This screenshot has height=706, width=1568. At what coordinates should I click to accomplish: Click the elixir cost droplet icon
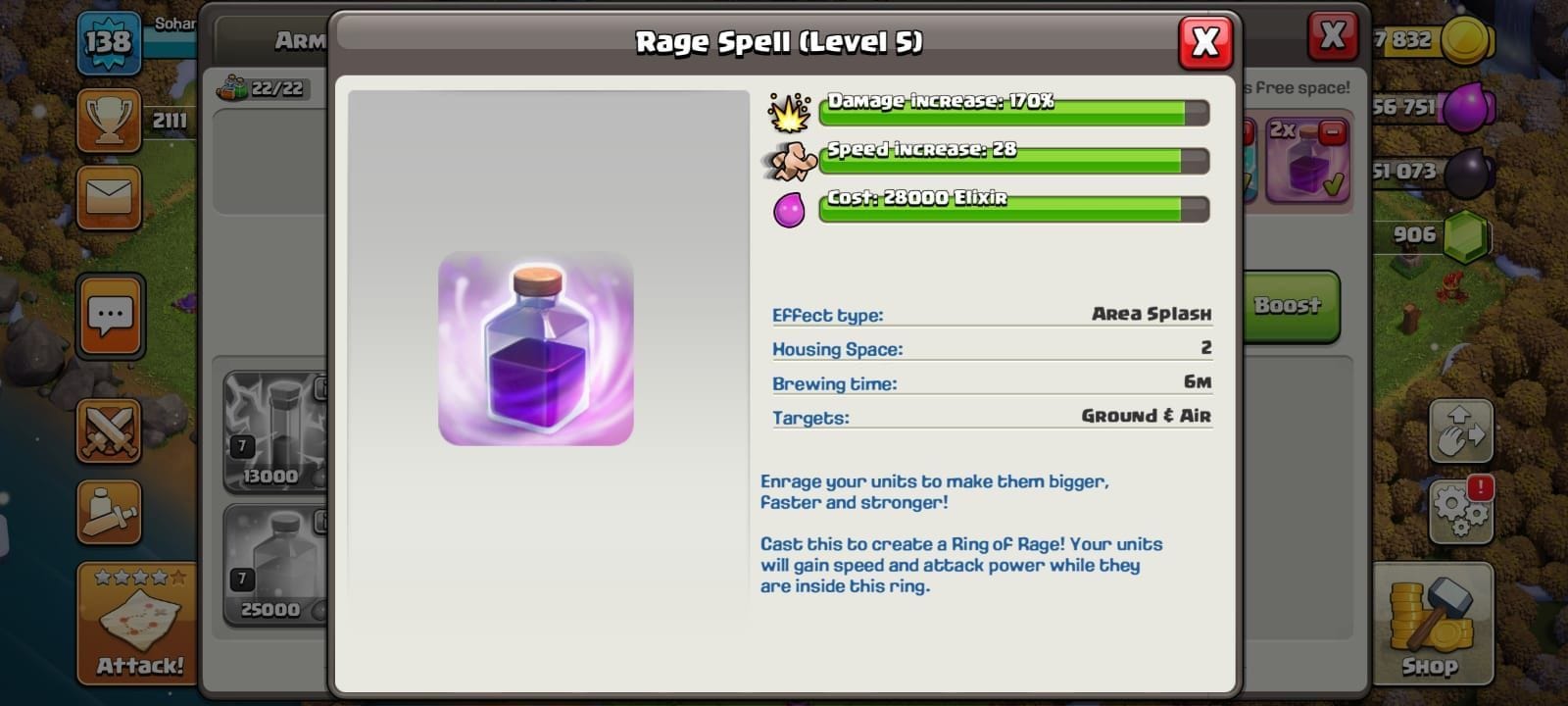[x=790, y=208]
